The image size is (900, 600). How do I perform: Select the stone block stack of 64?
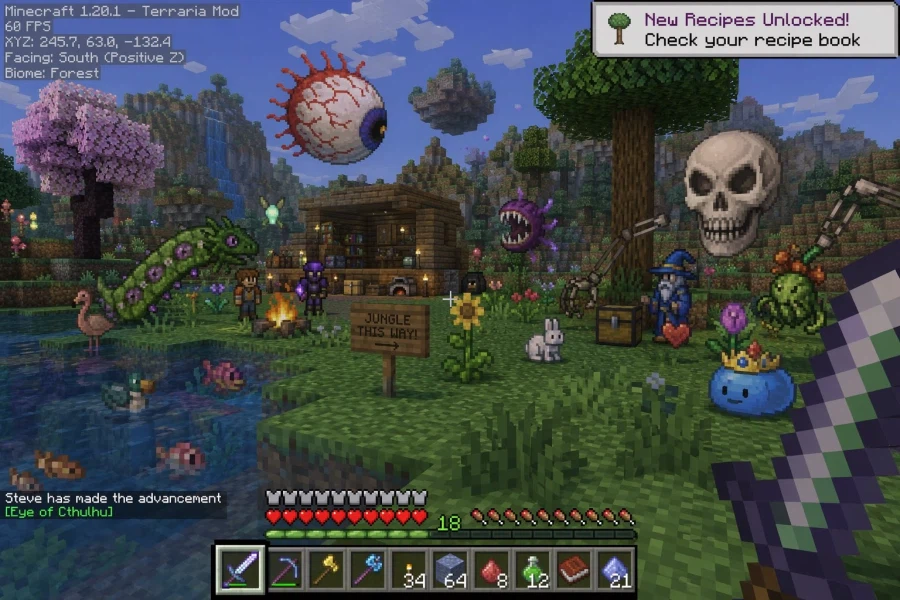(450, 569)
